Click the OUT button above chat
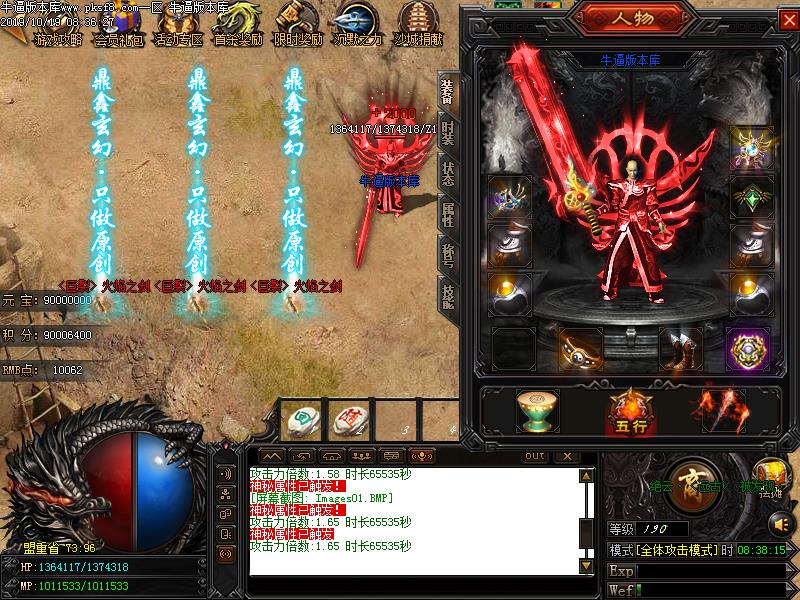 (535, 456)
